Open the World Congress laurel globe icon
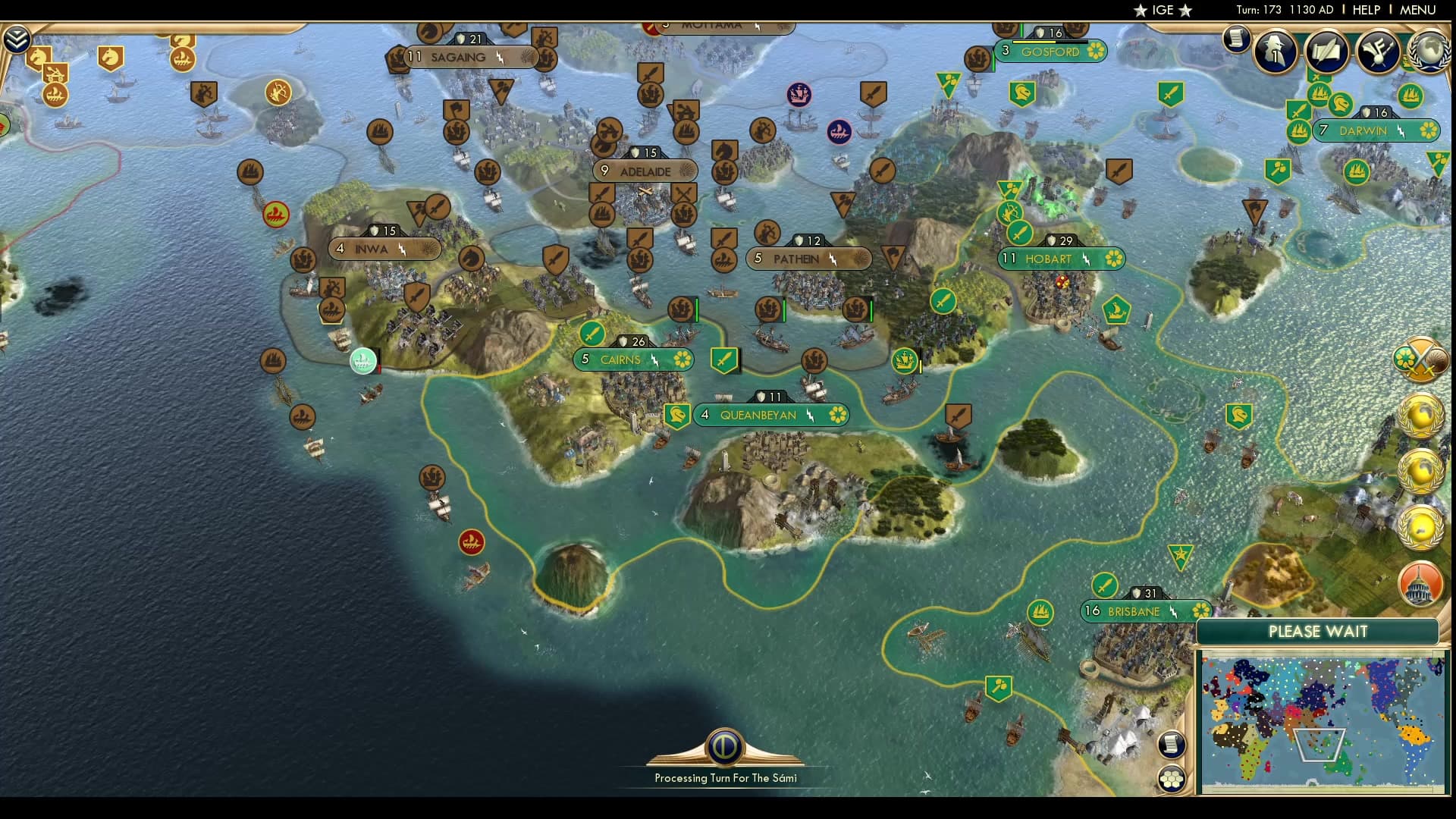1456x819 pixels. [1428, 52]
